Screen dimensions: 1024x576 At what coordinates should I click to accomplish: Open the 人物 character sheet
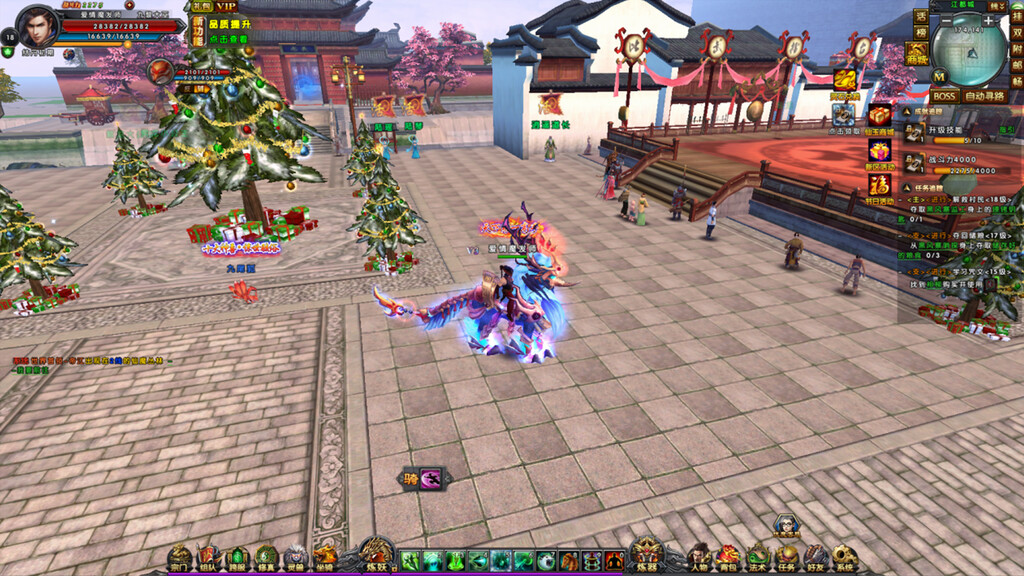(x=699, y=557)
